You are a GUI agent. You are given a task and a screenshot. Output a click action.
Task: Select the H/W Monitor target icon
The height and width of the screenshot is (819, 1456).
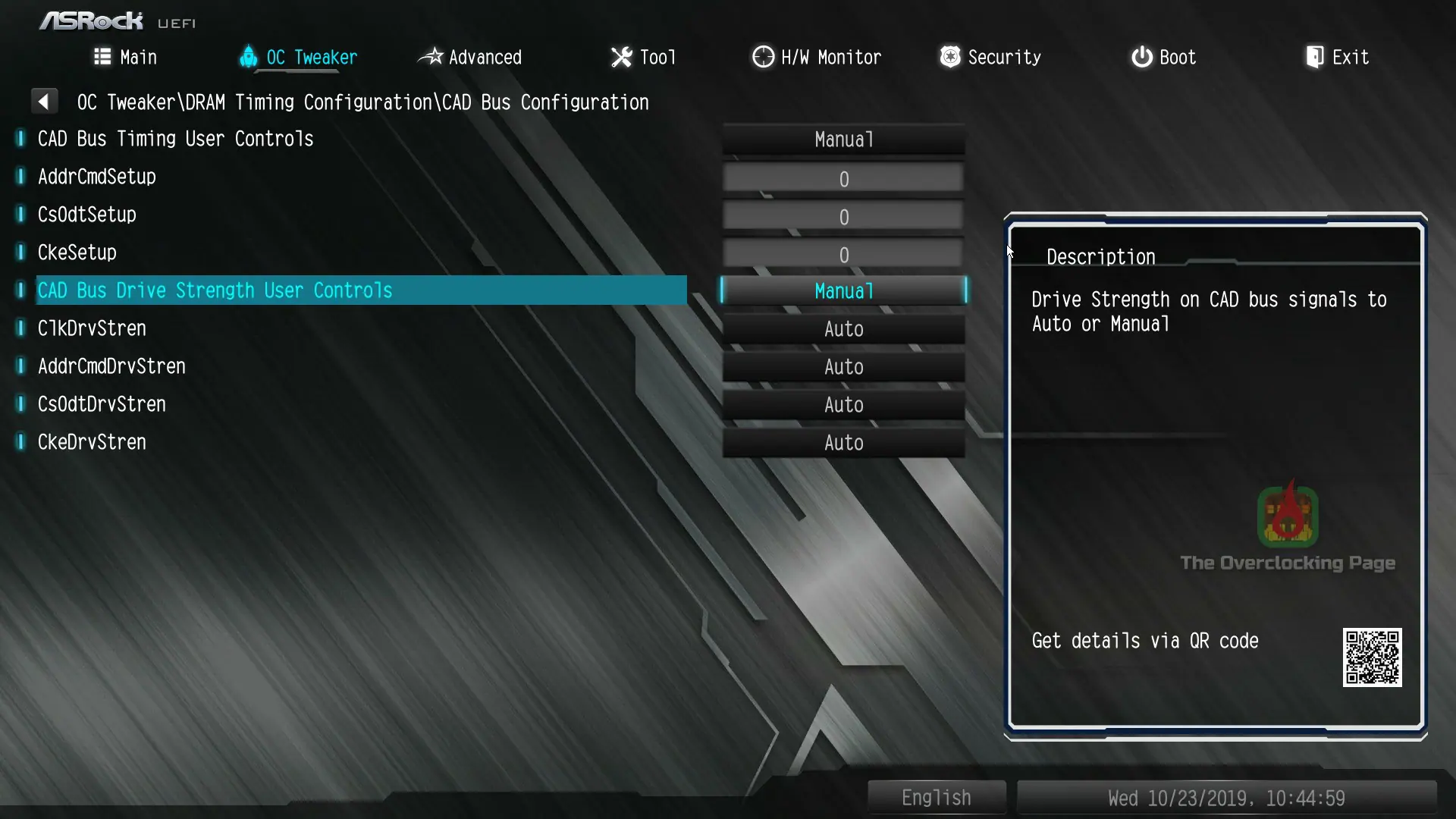[763, 57]
